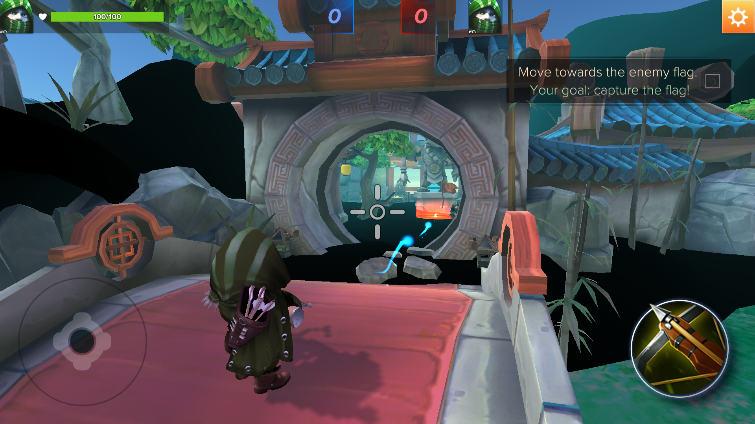Tick the capture-the-flag objective checkbox
755x424 pixels.
[x=712, y=81]
